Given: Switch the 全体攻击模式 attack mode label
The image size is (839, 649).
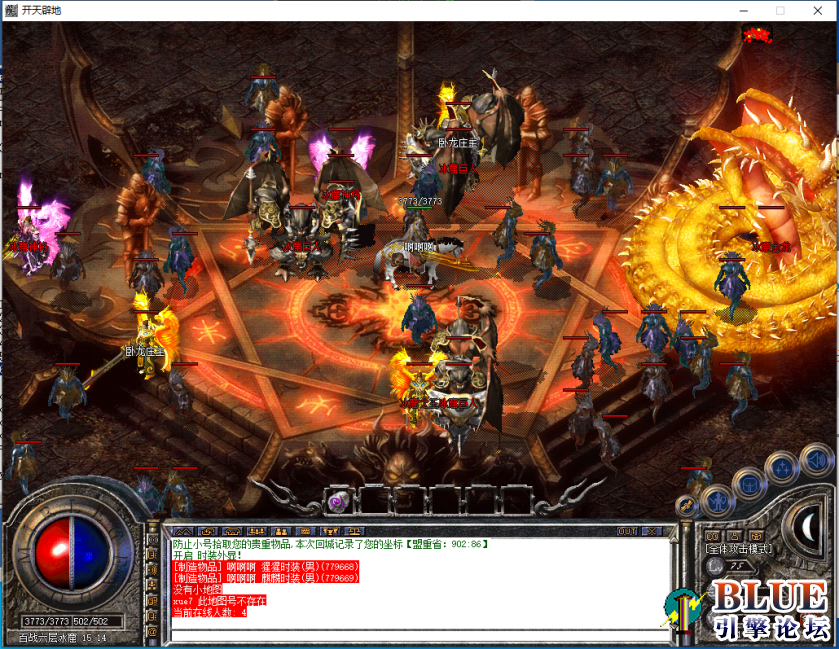Looking at the screenshot, I should pyautogui.click(x=739, y=549).
